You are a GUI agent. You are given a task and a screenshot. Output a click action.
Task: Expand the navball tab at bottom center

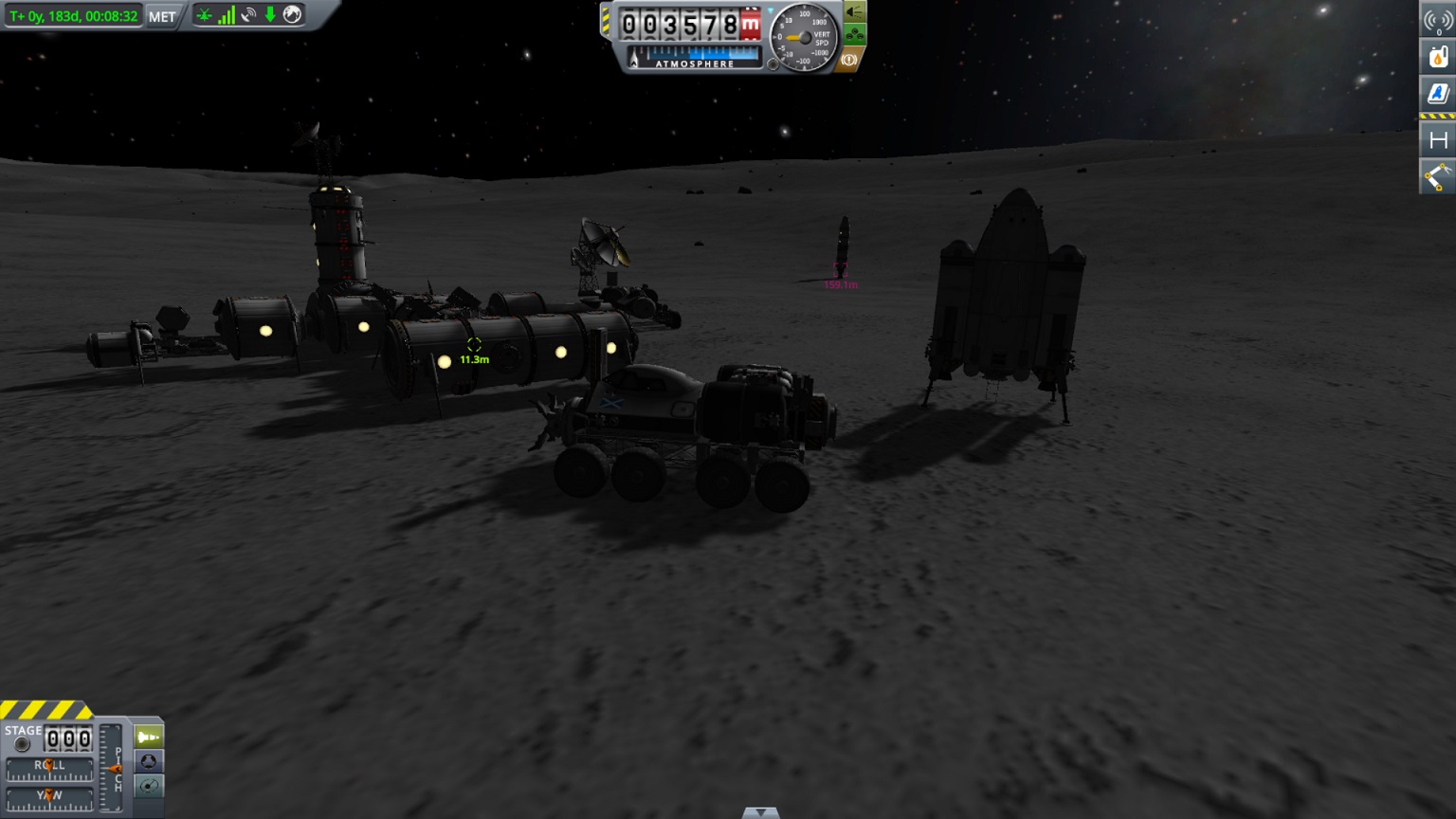coord(760,812)
